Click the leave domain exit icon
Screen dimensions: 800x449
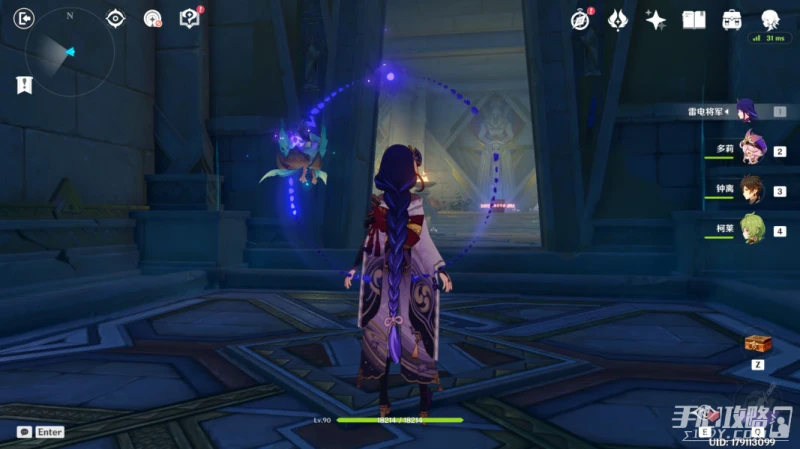26,18
